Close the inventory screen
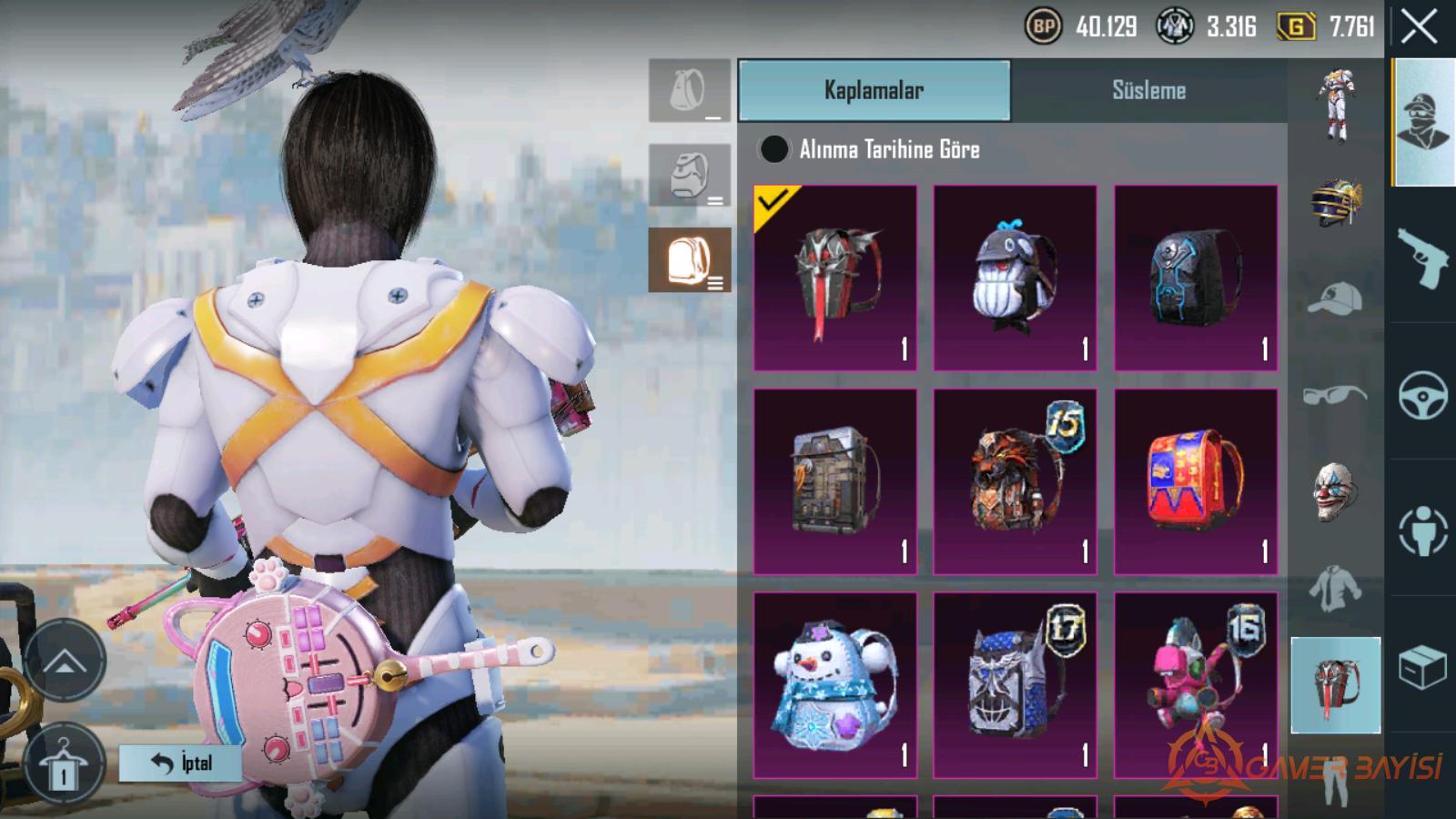1456x819 pixels. tap(1419, 27)
